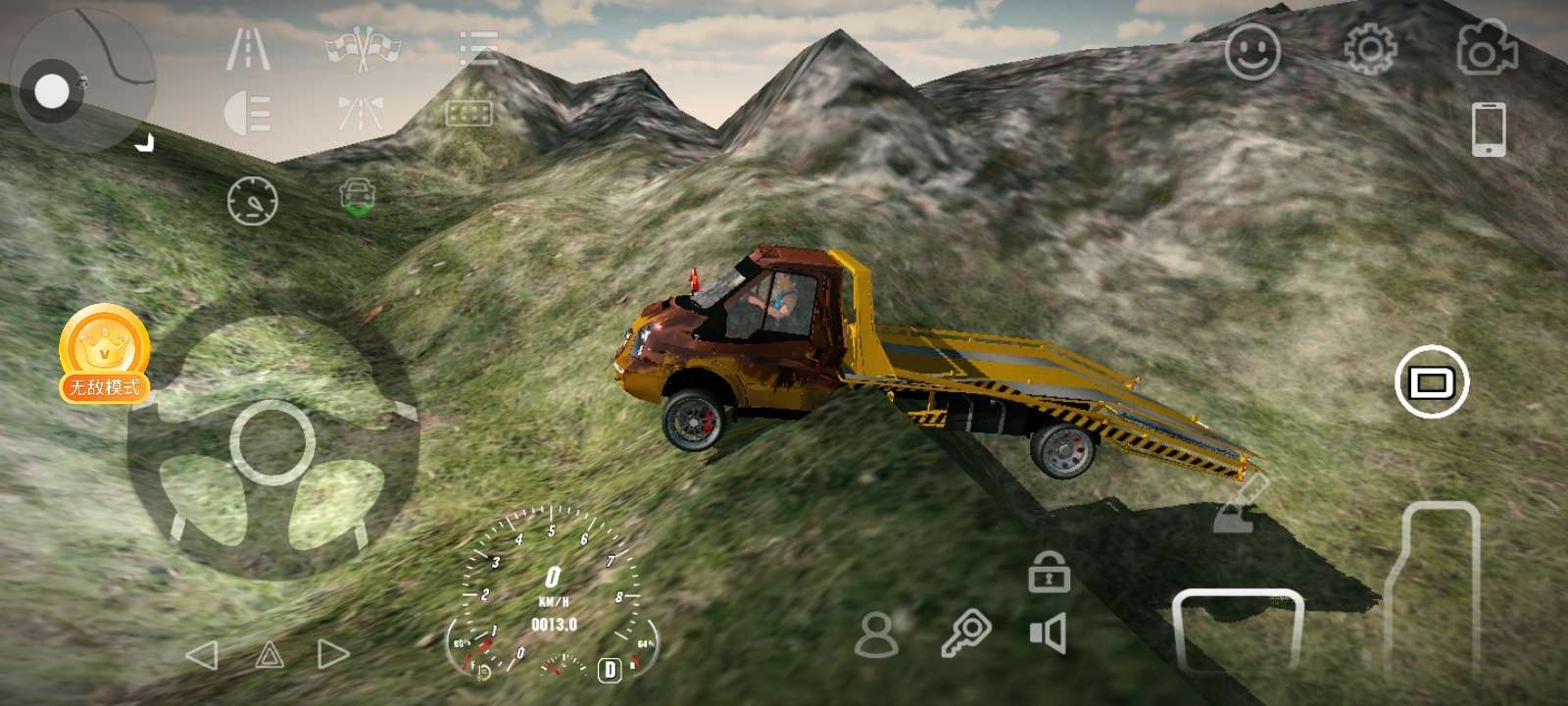Toggle the headlights icon
1568x706 pixels.
coord(247,113)
